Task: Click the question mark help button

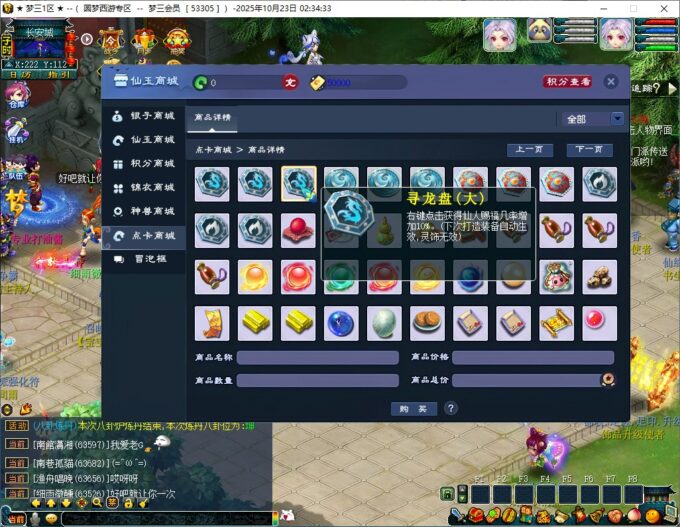Action: 451,408
